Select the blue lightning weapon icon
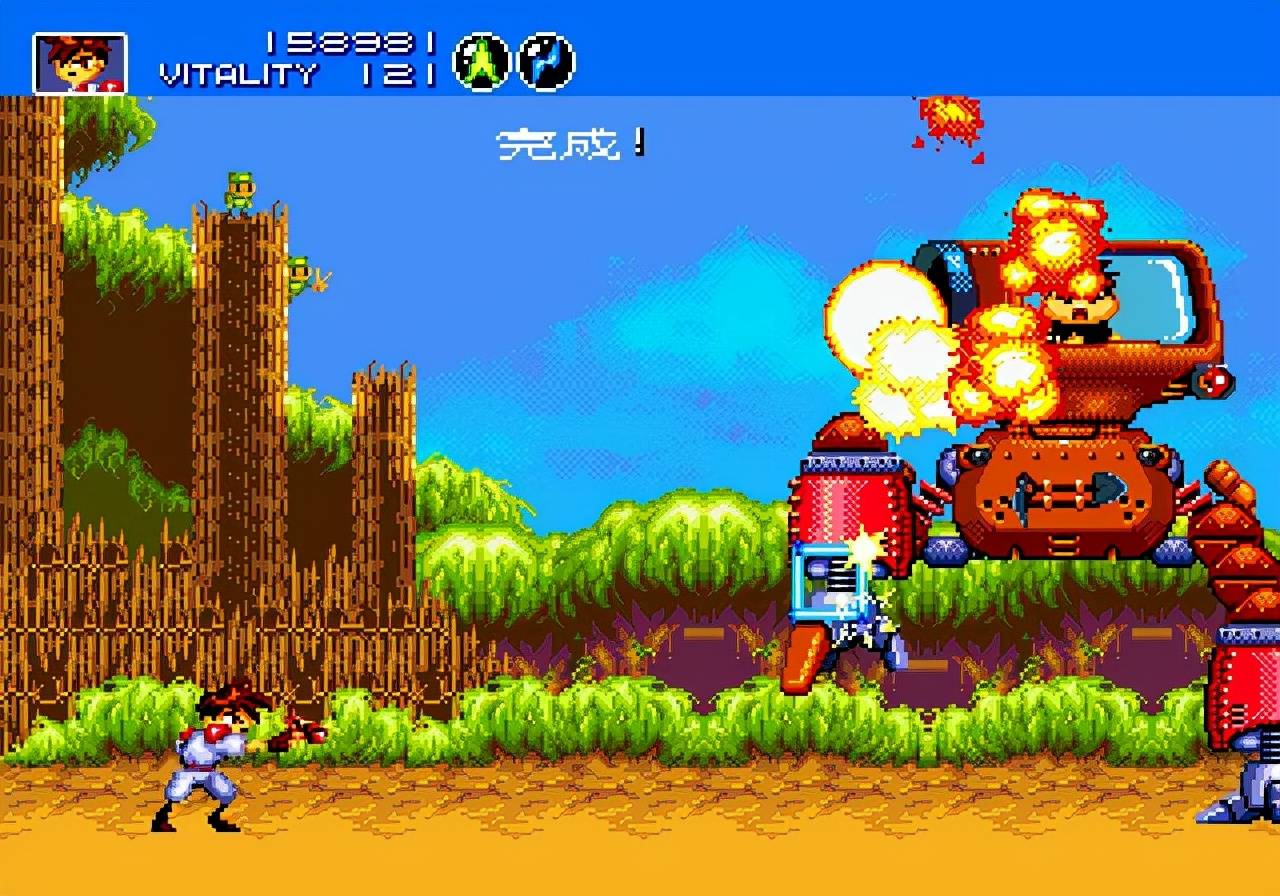Screen dimensions: 1280x896 click(546, 62)
